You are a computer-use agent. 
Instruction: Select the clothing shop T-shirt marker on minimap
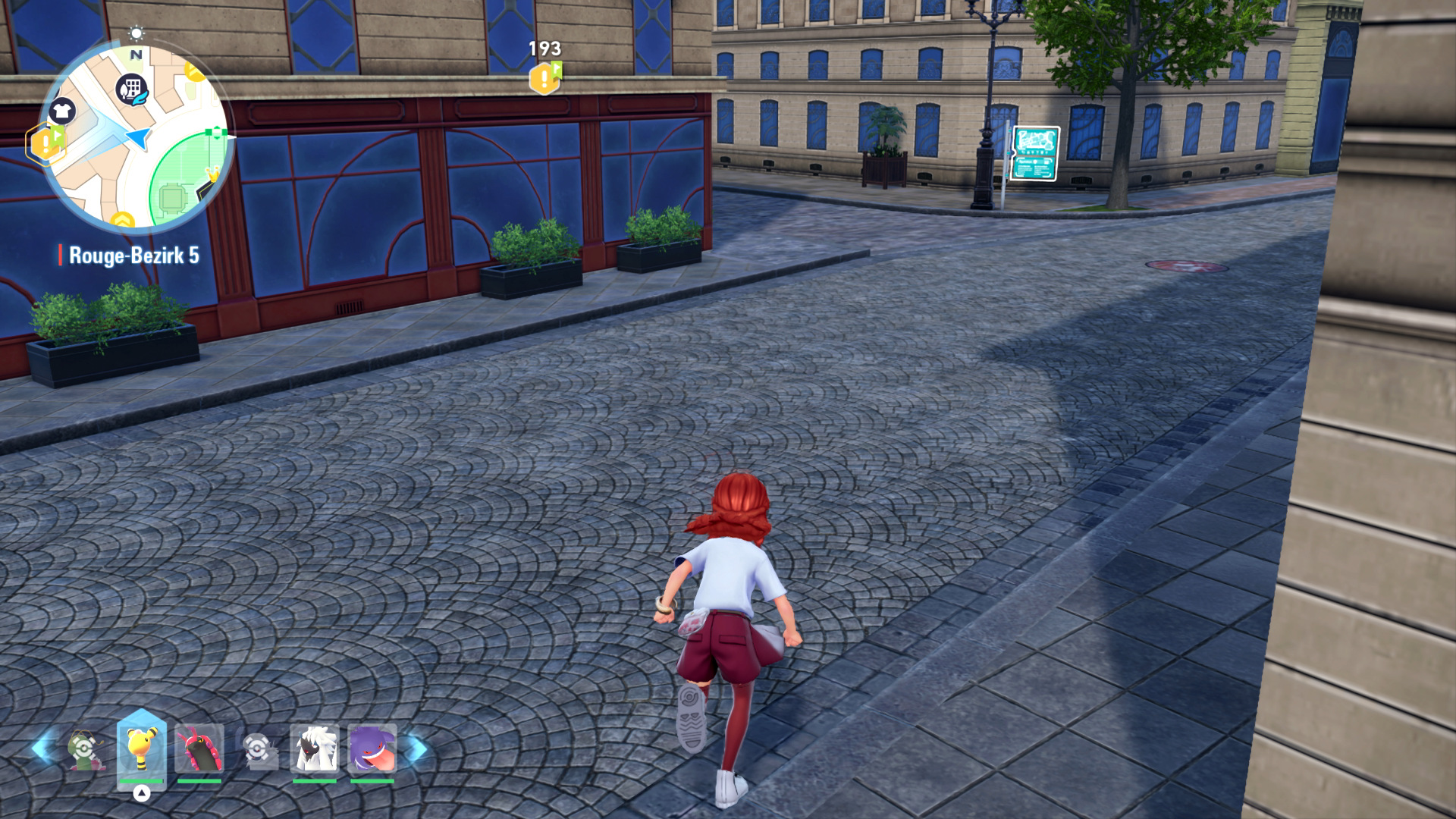pyautogui.click(x=62, y=111)
